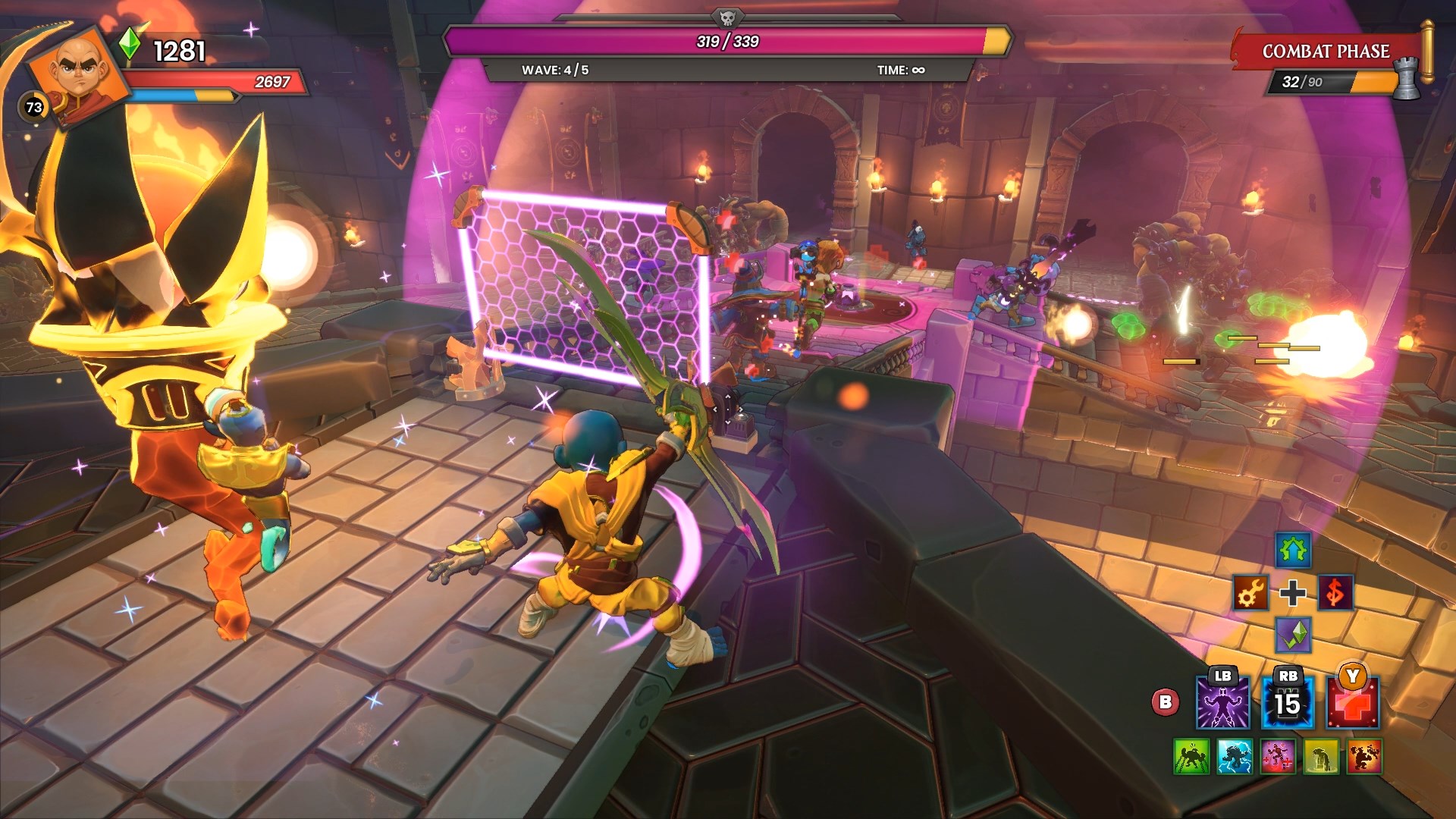Select the upgrade defense gear-arrow icon
Viewport: 1456px width, 819px height.
pos(1292,550)
